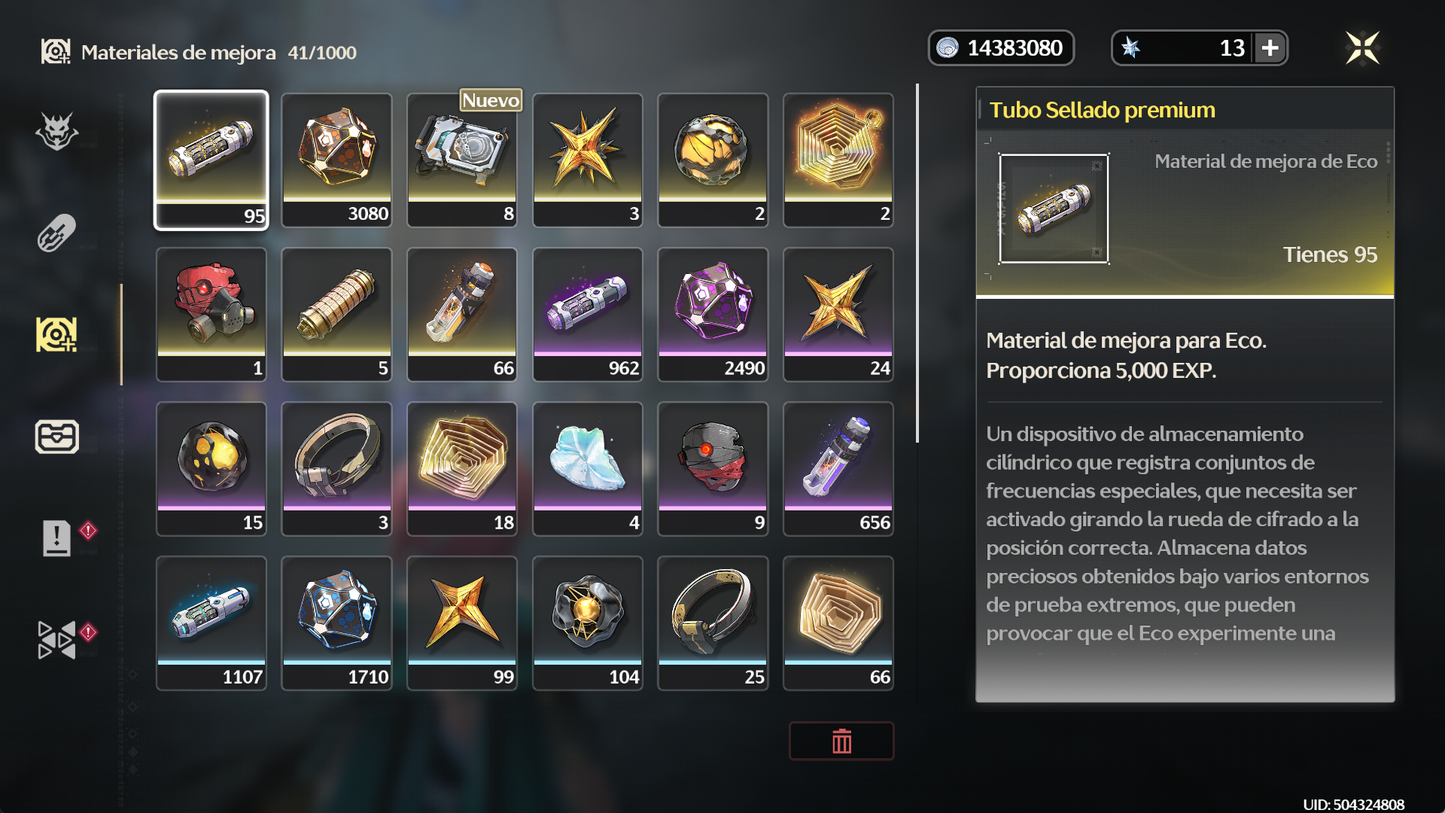The height and width of the screenshot is (813, 1445).
Task: Select the black ring item with 25
Action: click(x=713, y=623)
